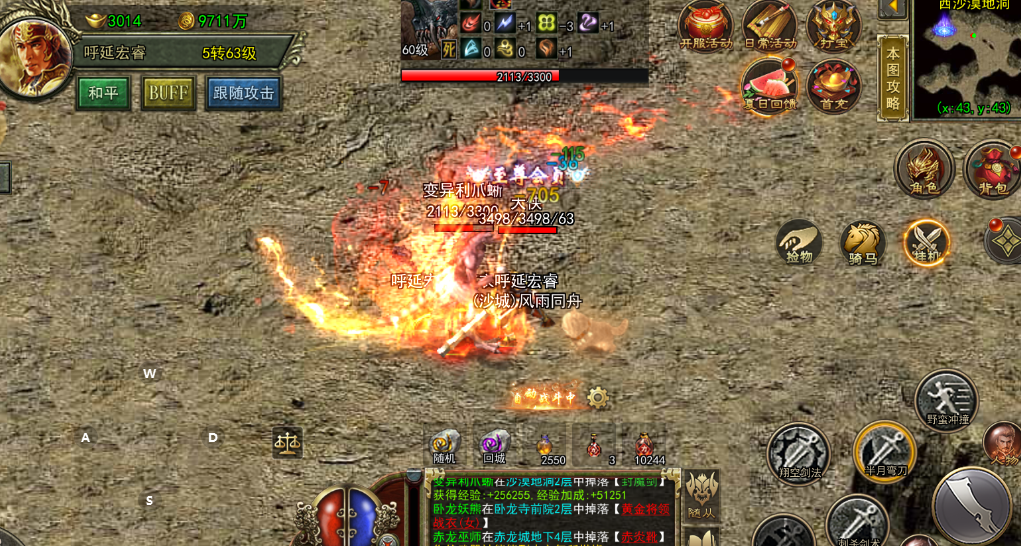This screenshot has width=1021, height=546.
Task: Switch the 和平 (Peace) attack mode button
Action: click(104, 93)
